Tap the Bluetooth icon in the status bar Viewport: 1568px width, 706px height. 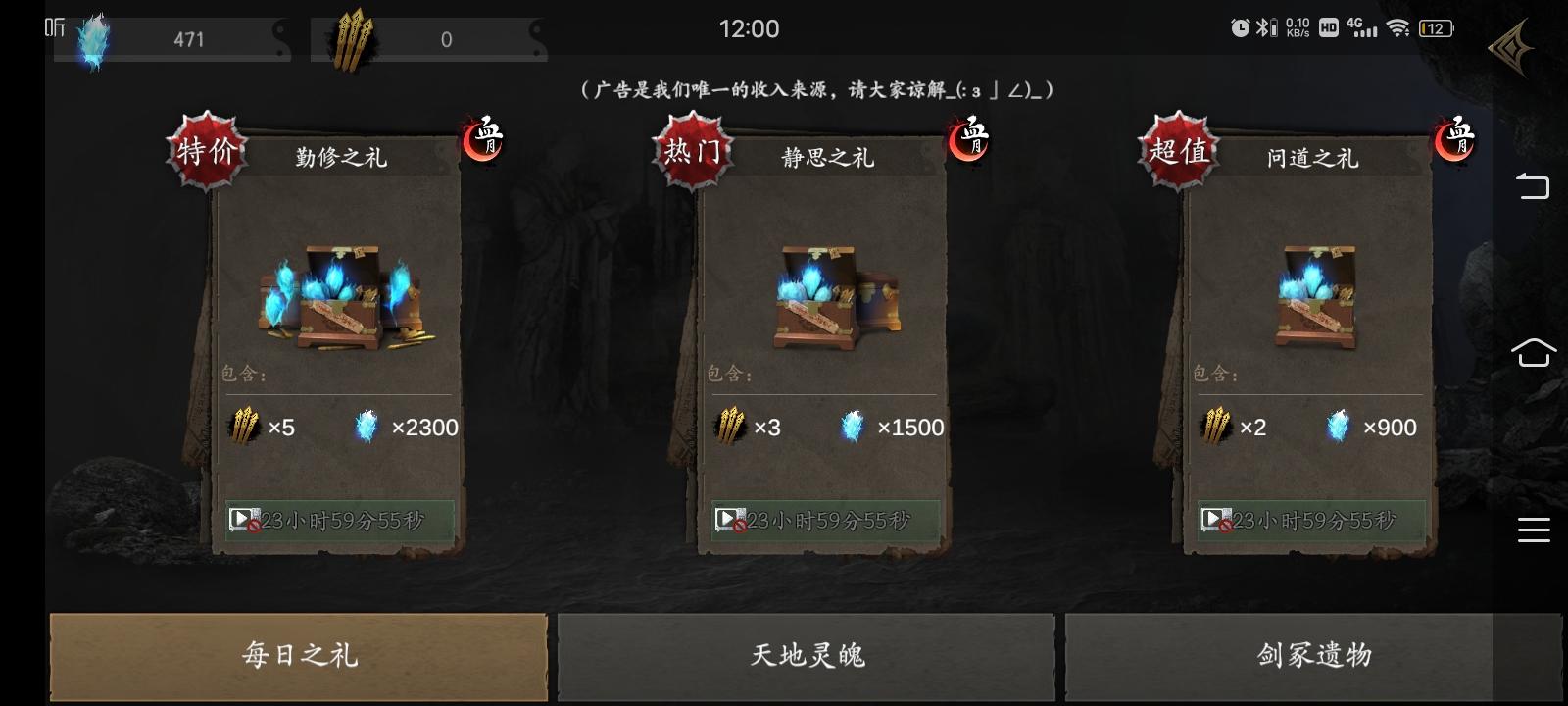(x=1263, y=27)
